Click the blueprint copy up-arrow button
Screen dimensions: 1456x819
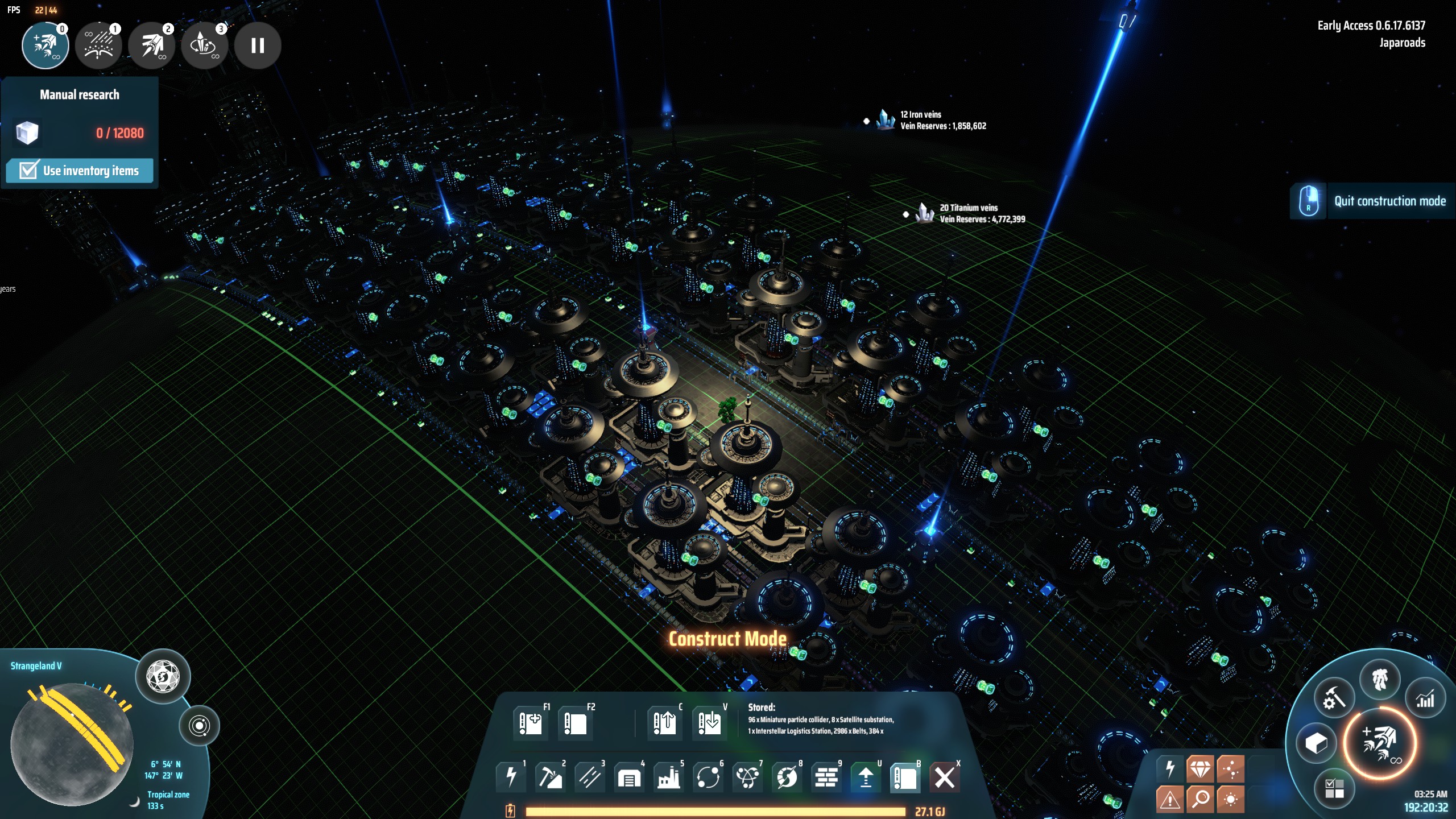pyautogui.click(x=664, y=723)
